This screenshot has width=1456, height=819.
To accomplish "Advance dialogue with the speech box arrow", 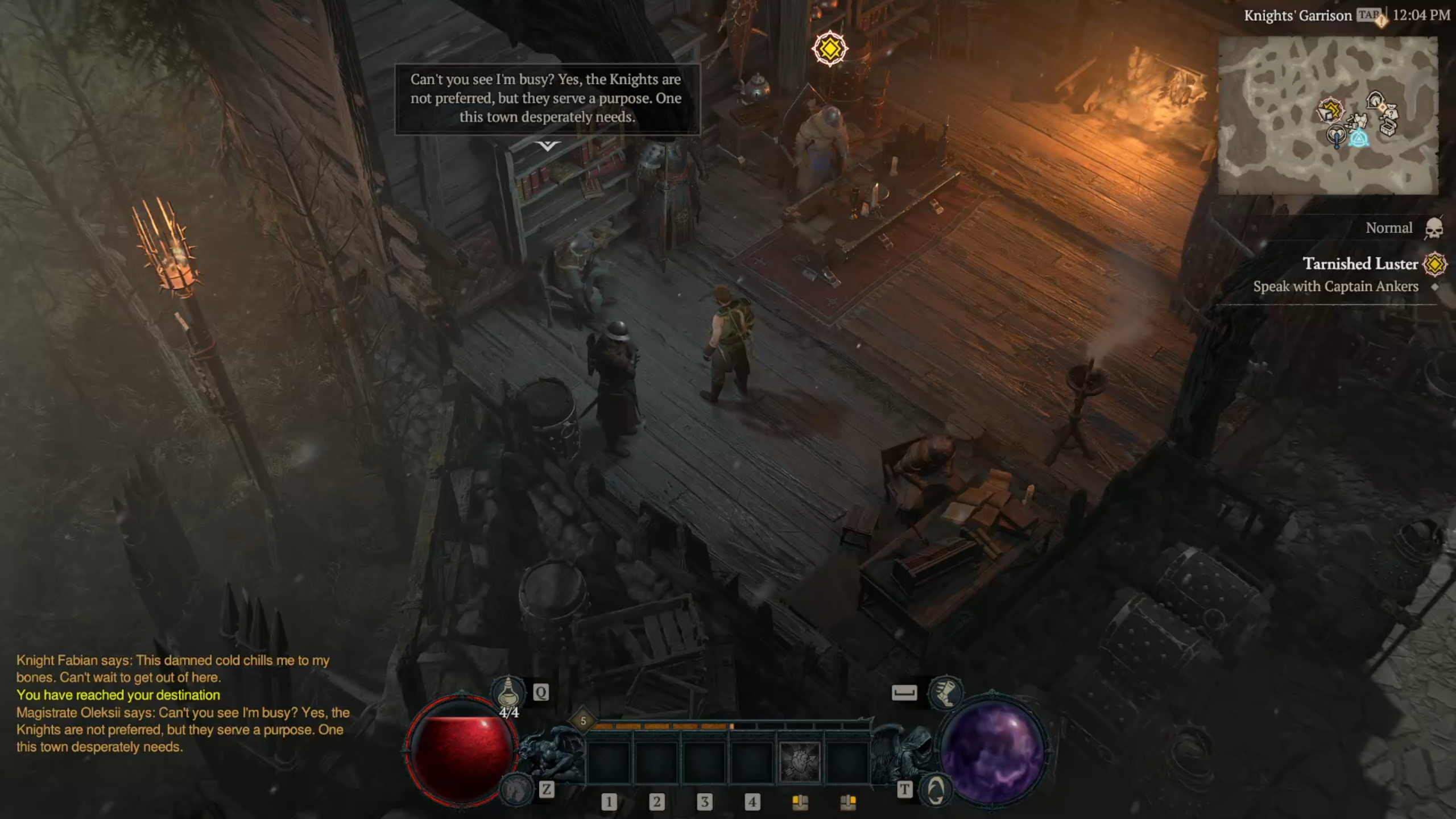I will pyautogui.click(x=547, y=146).
